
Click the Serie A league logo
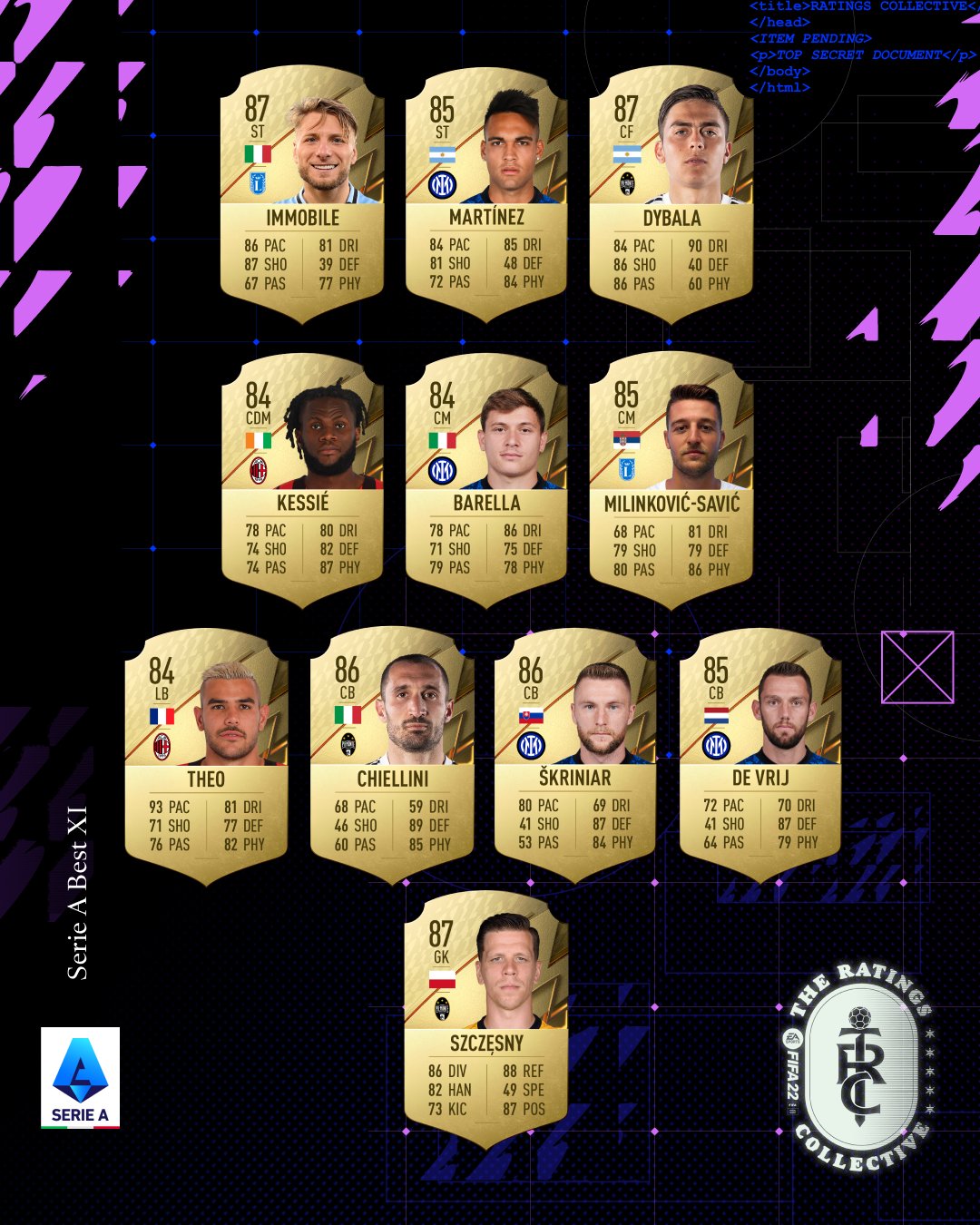[80, 1078]
